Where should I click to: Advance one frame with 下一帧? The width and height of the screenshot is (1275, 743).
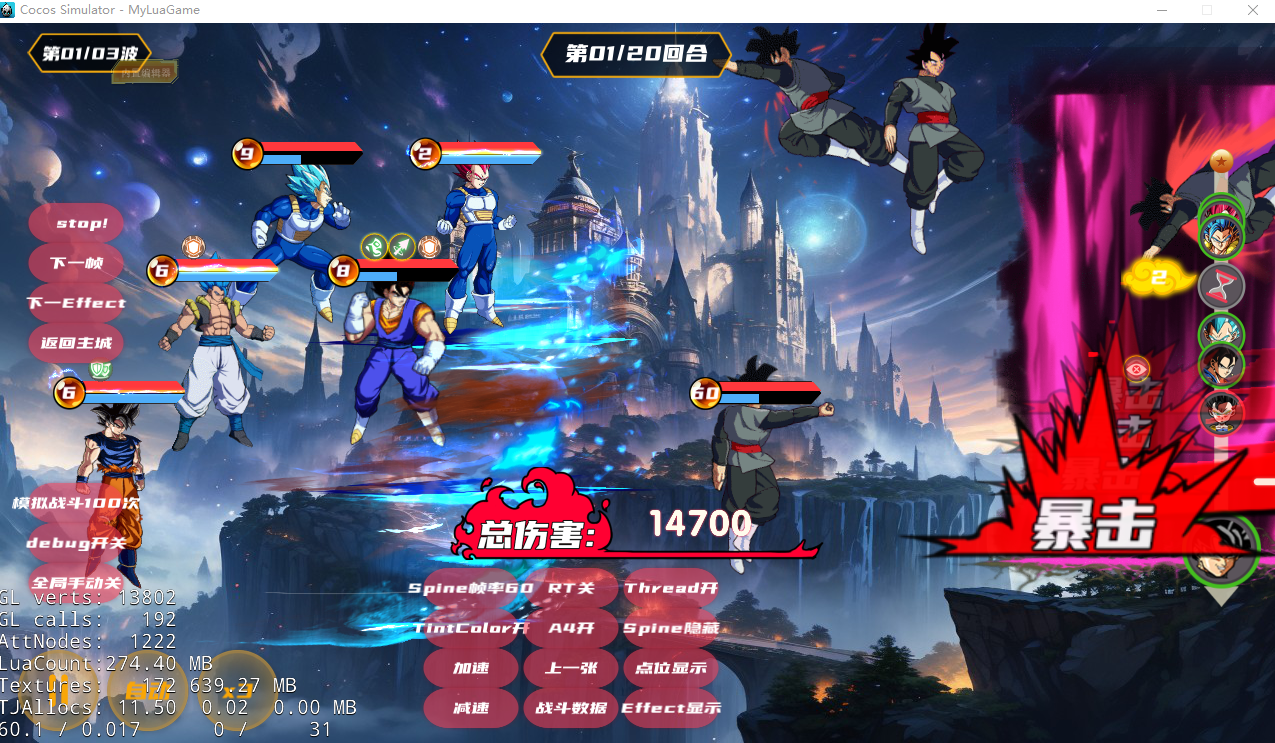click(77, 263)
